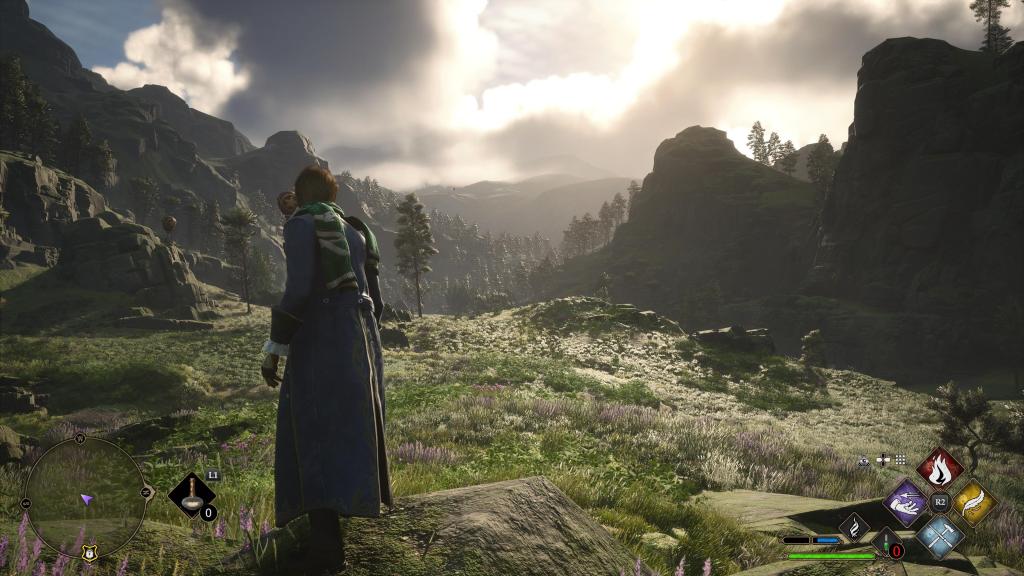Viewport: 1024px width, 576px height.
Task: Activate the yellow Levioso feather spell
Action: click(x=973, y=502)
